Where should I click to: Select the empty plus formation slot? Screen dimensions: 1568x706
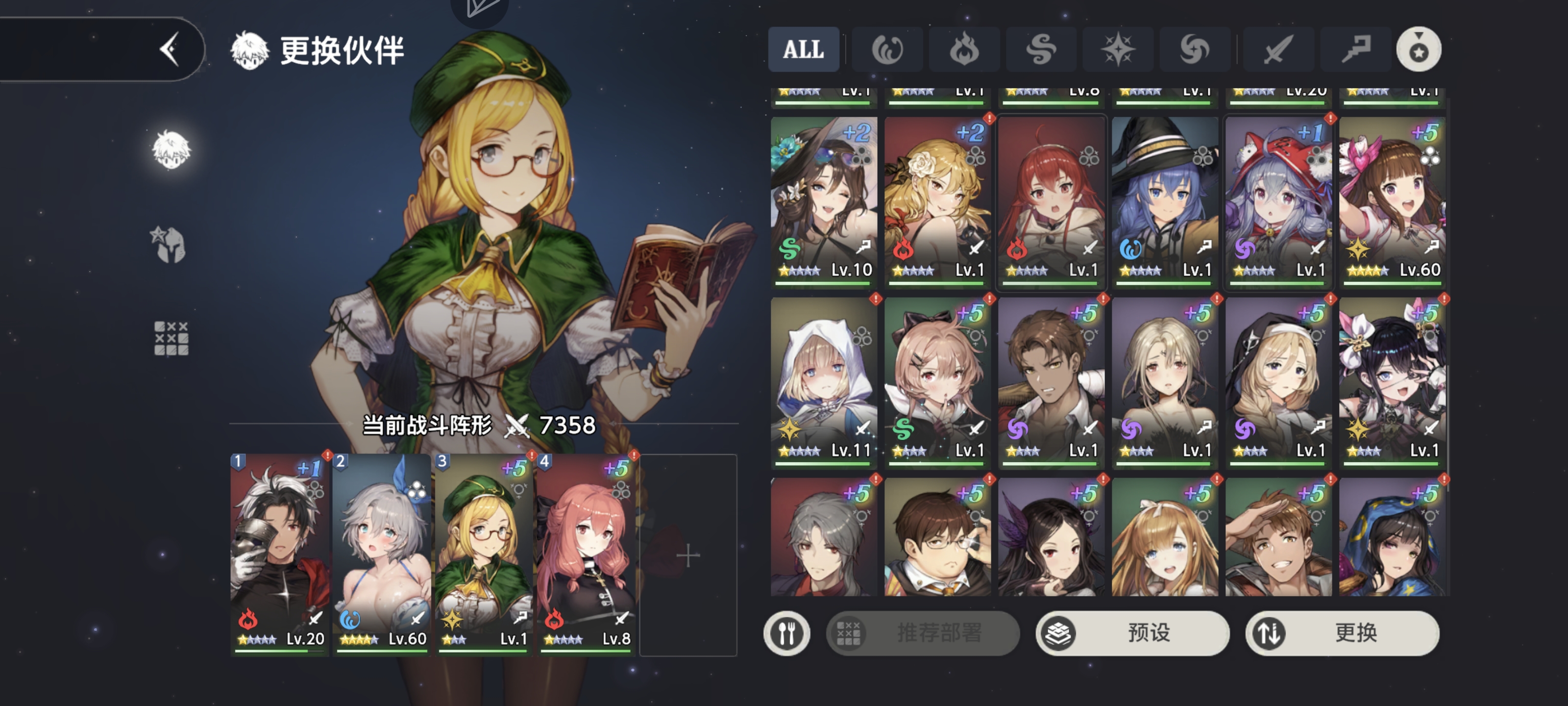[688, 555]
